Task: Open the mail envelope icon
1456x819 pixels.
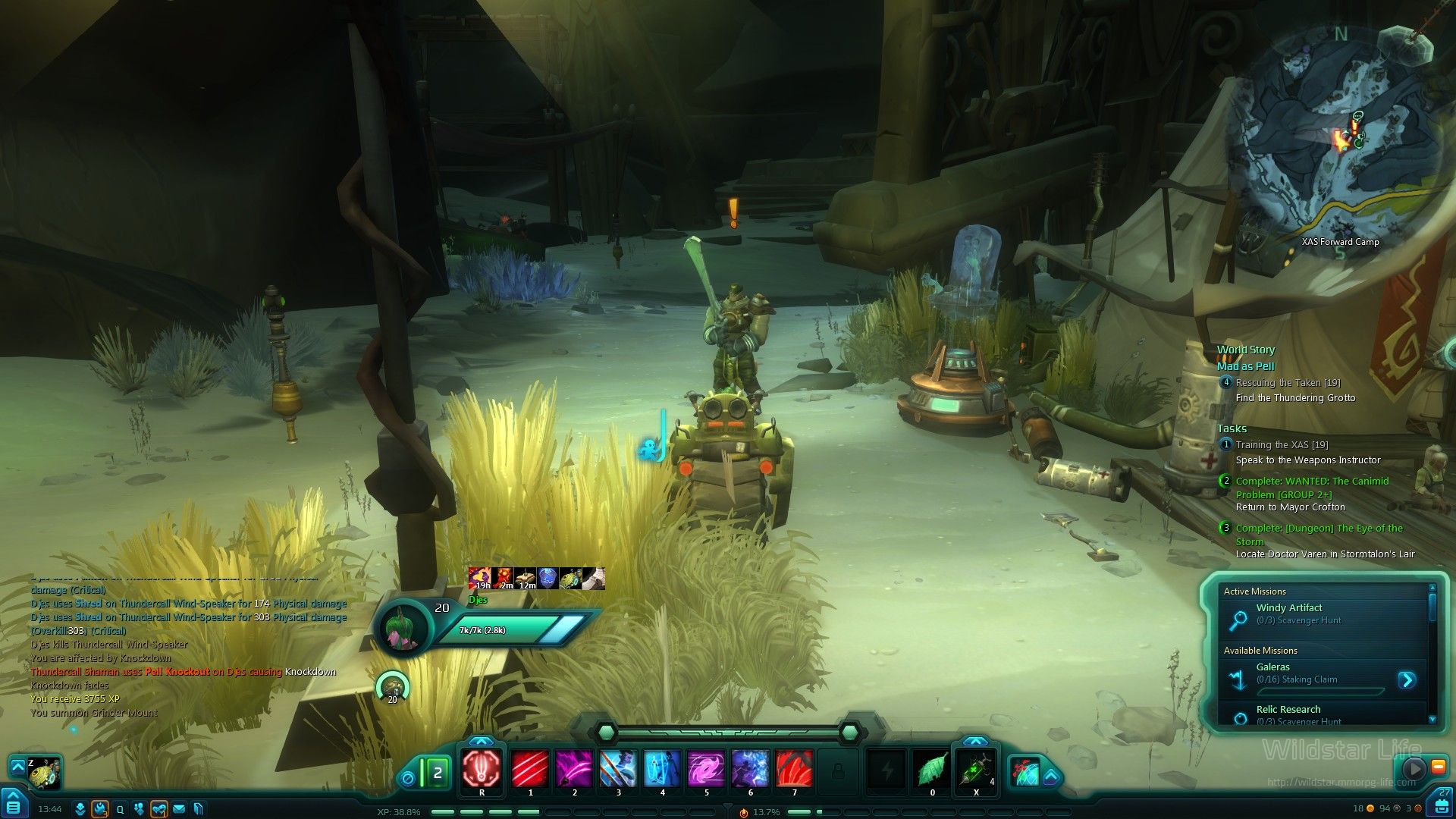Action: (x=179, y=809)
